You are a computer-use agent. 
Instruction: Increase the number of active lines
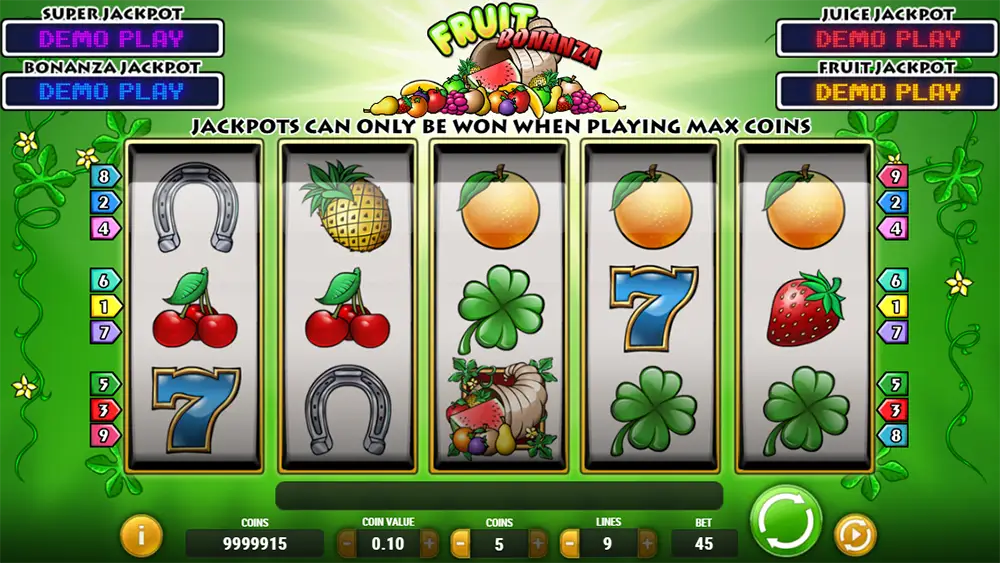[647, 543]
